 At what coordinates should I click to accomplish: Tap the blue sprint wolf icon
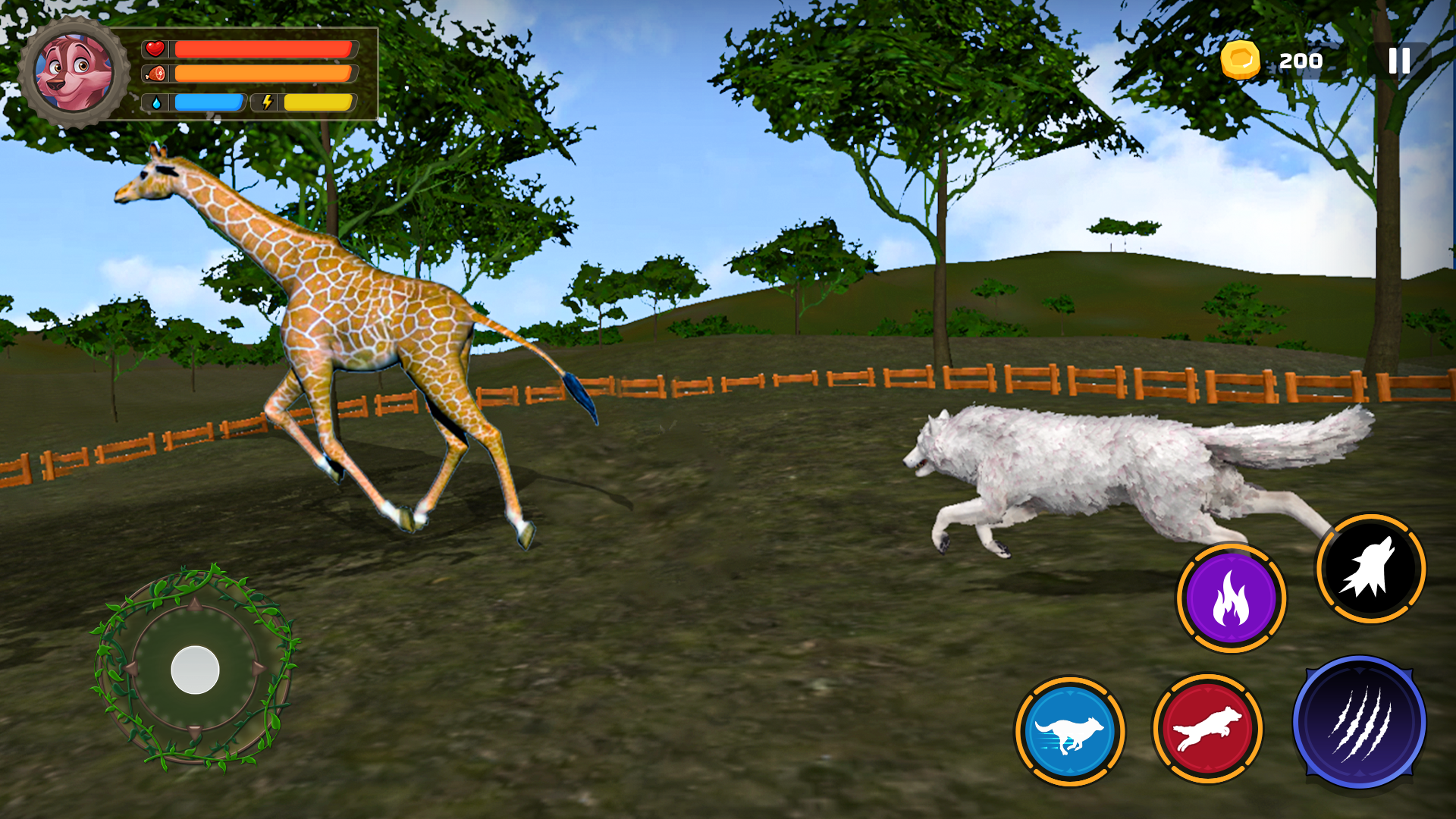pos(1068,730)
